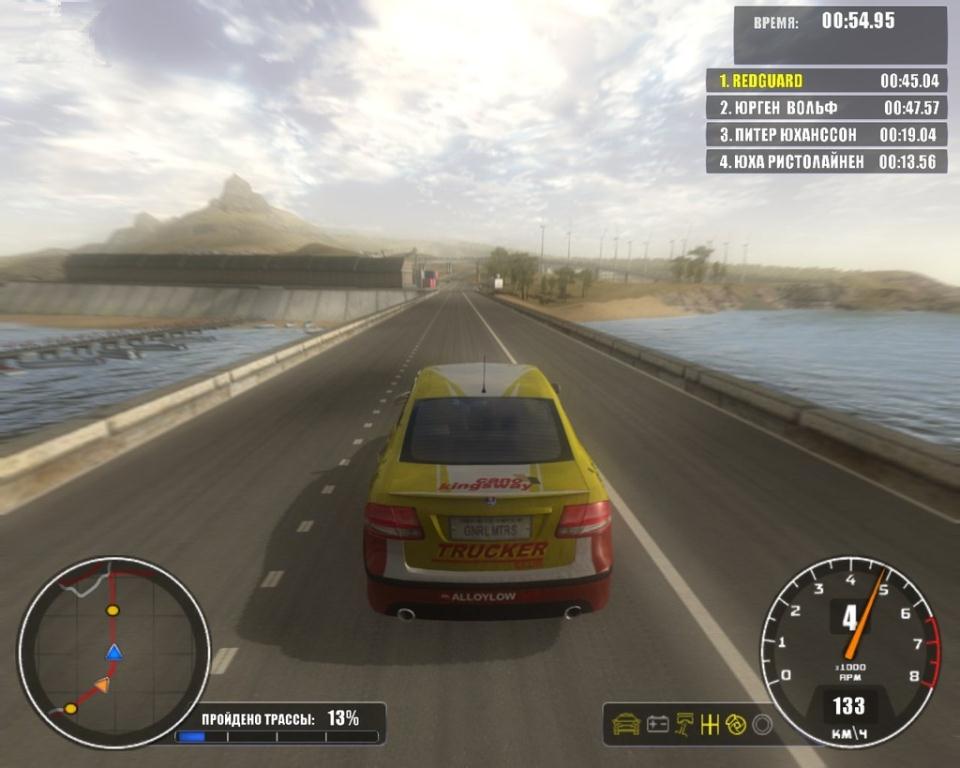Click the engine piston damage icon

click(685, 724)
